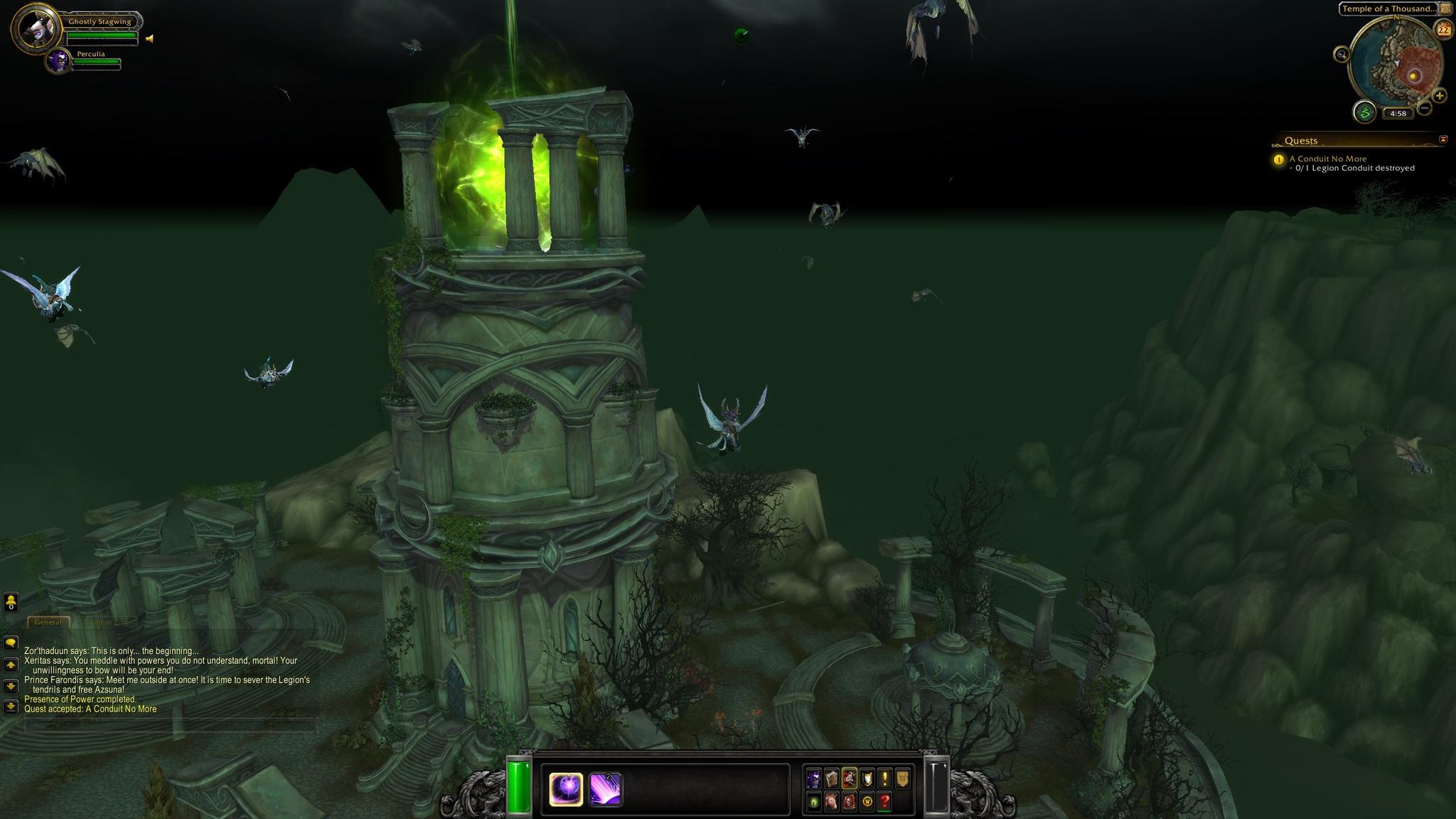Open the shop with the WoW logo icon
This screenshot has height=819, width=1456.
867,802
